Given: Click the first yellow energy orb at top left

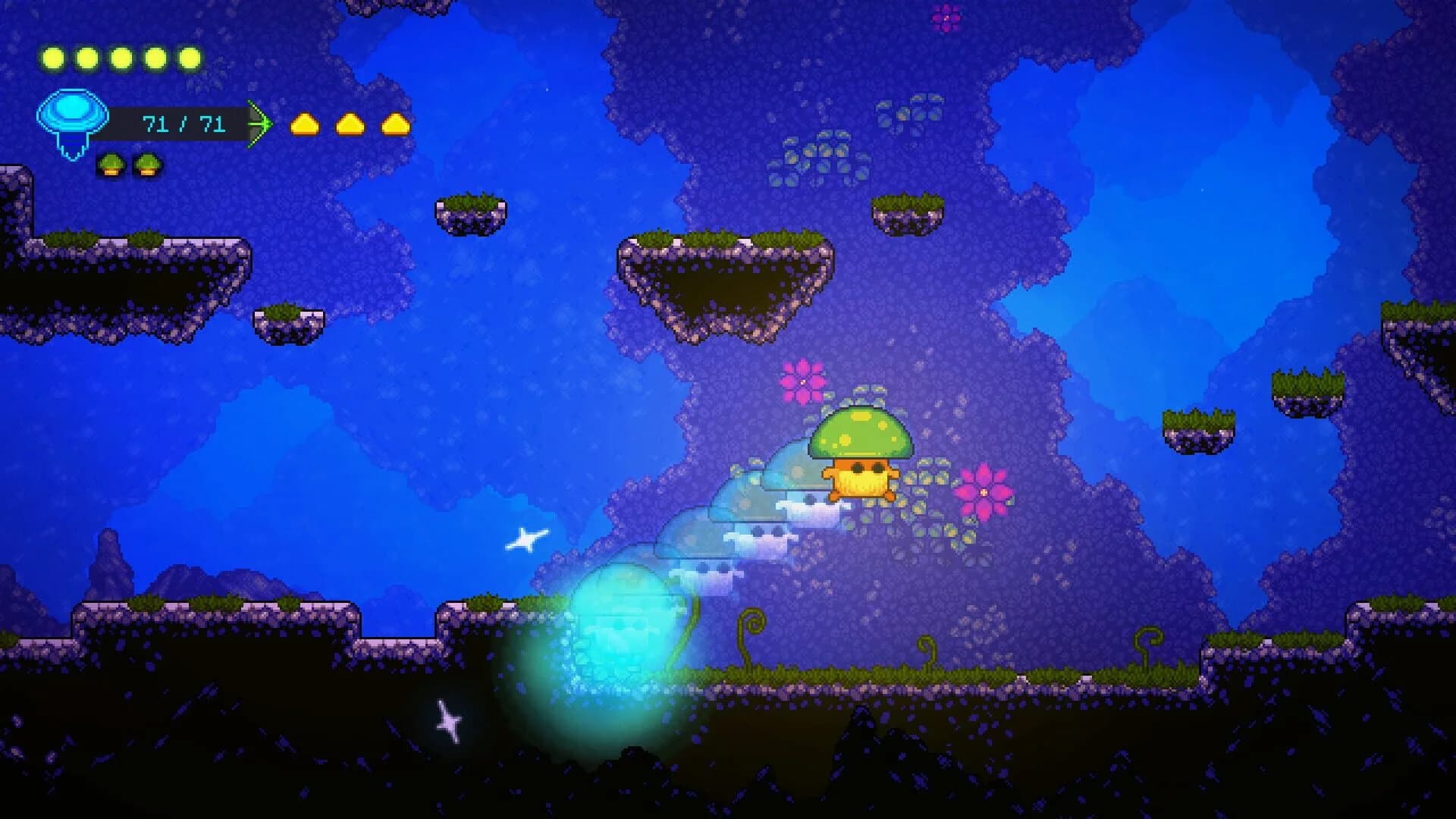Looking at the screenshot, I should [53, 55].
